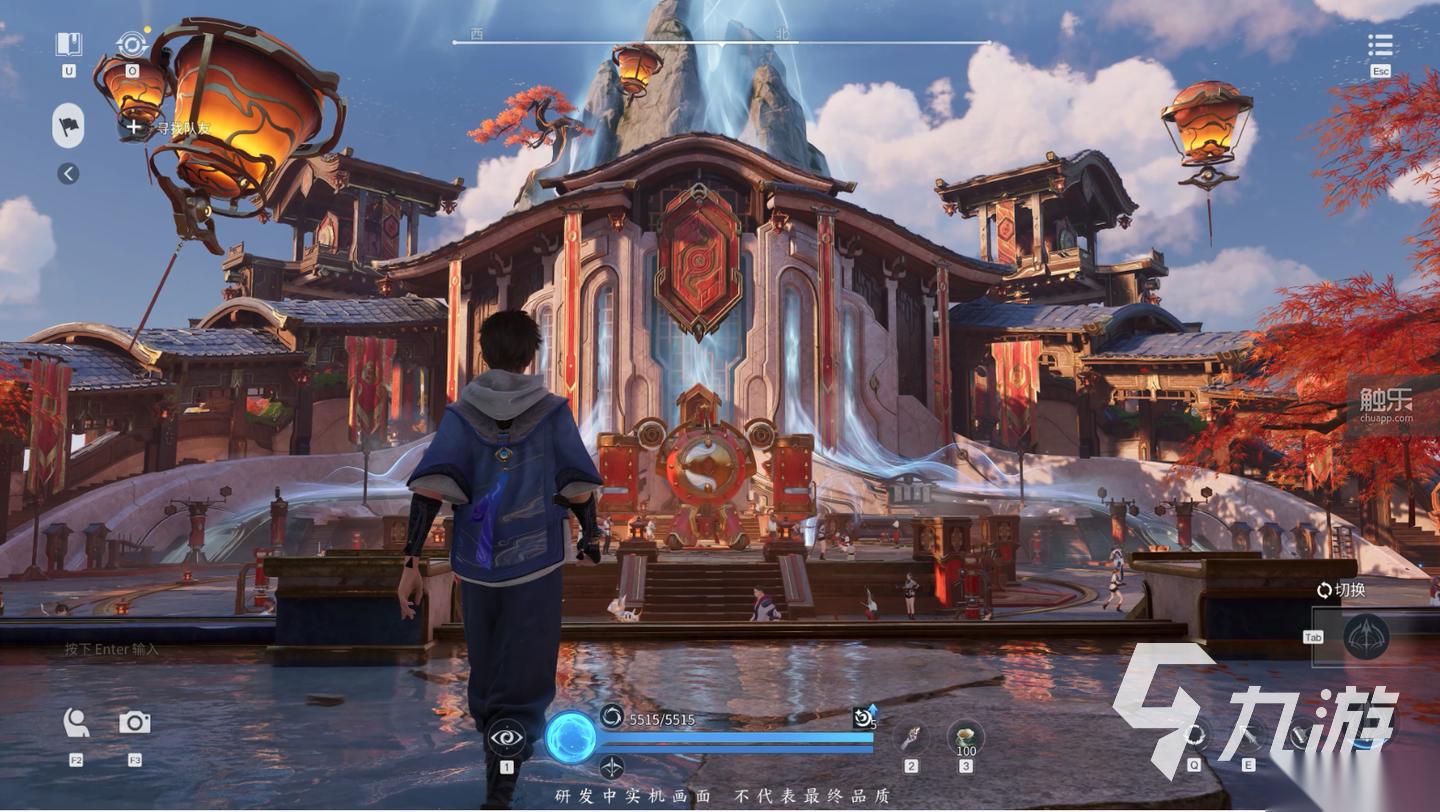Select the flag button

(x=68, y=126)
